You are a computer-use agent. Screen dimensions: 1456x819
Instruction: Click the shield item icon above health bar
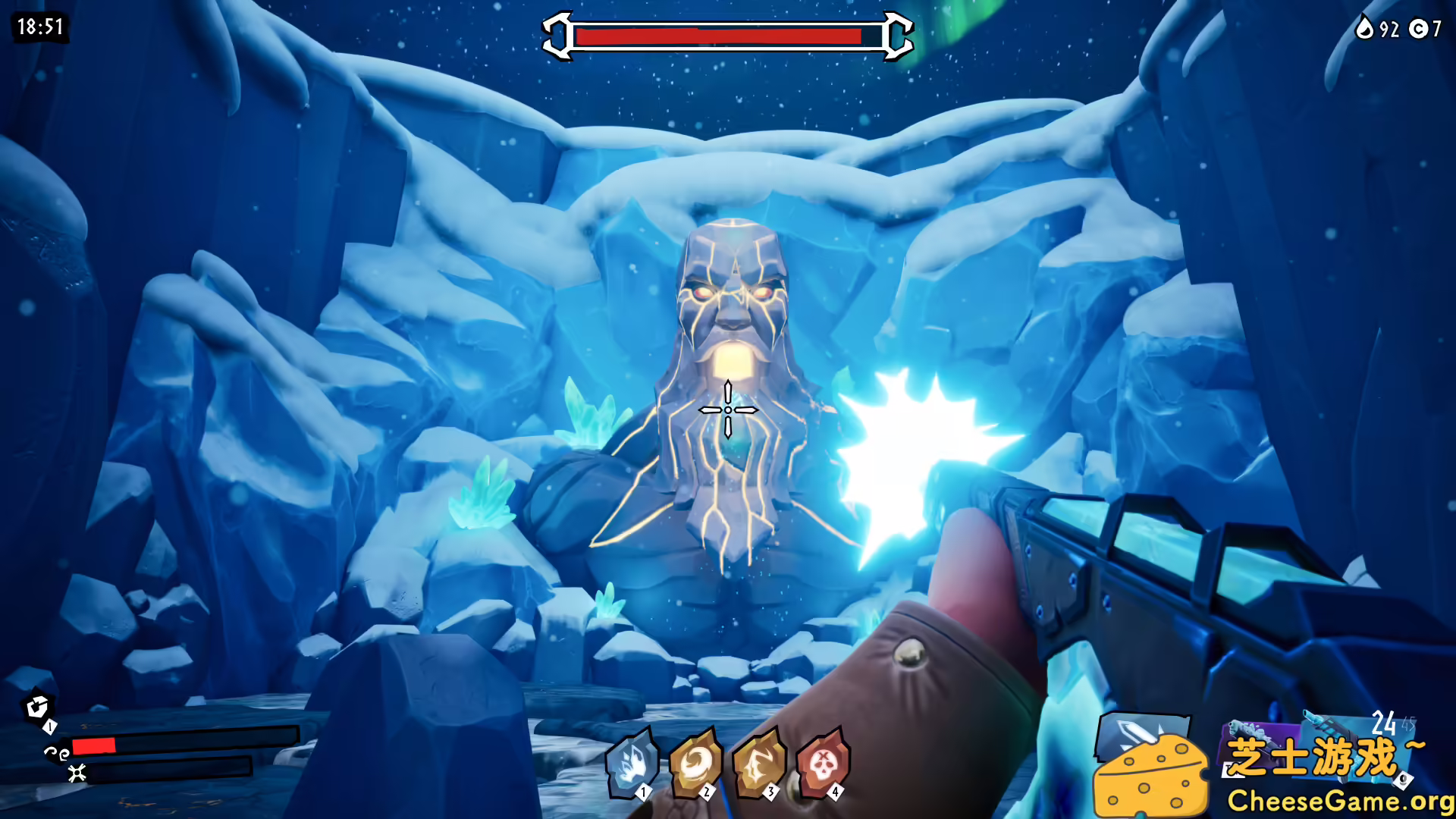point(36,707)
